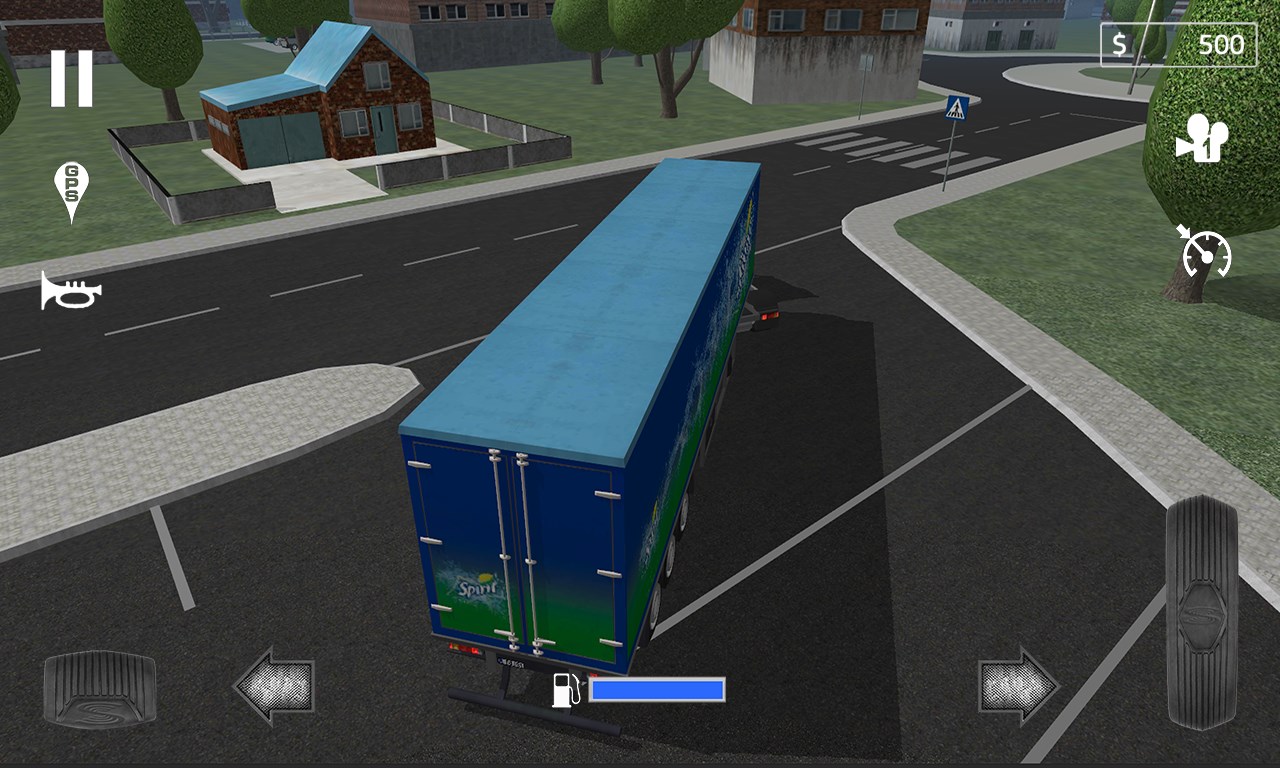This screenshot has height=768, width=1280.
Task: Click the blue fuel level bar
Action: click(x=657, y=690)
